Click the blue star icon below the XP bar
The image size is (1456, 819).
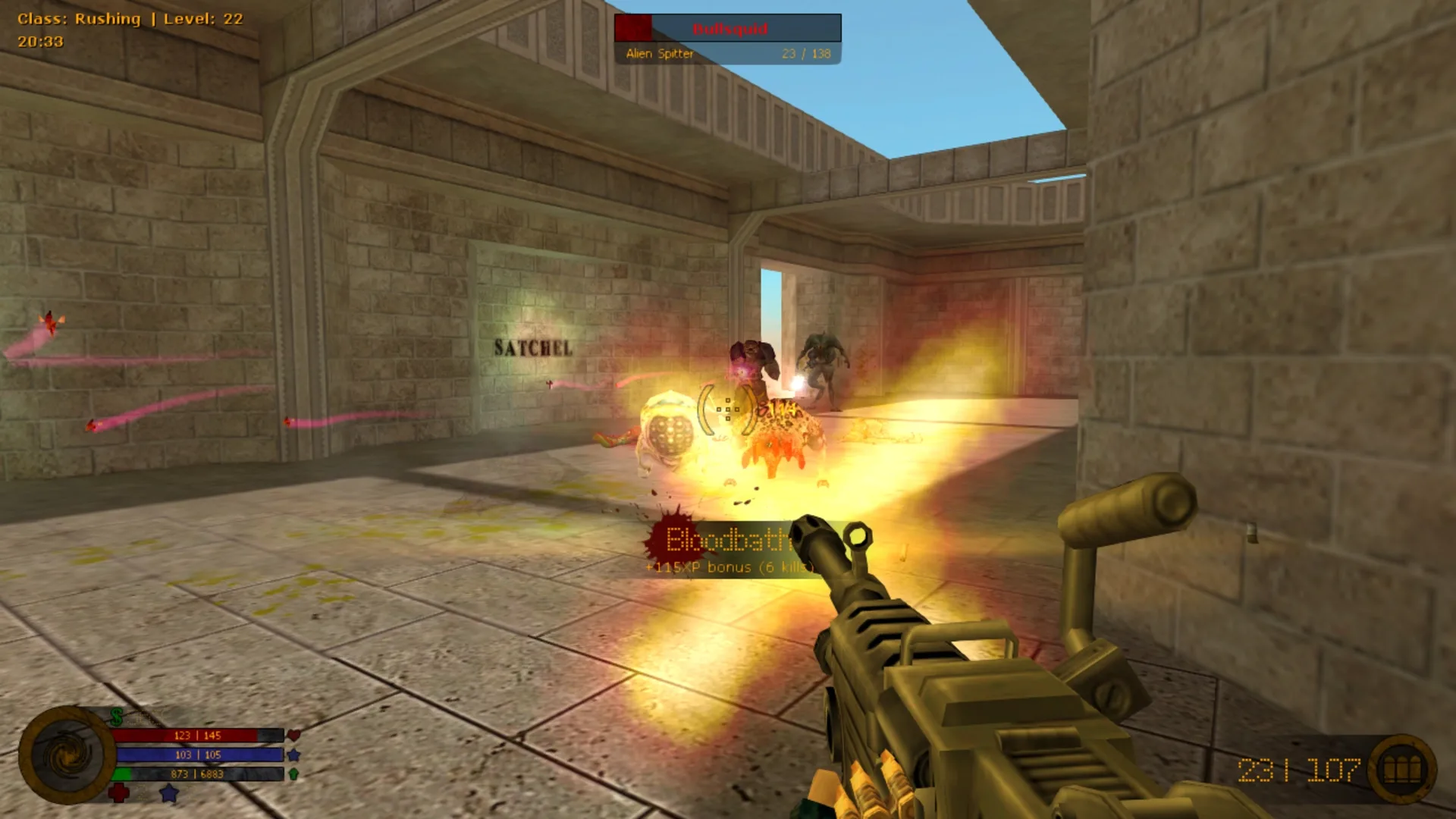168,793
